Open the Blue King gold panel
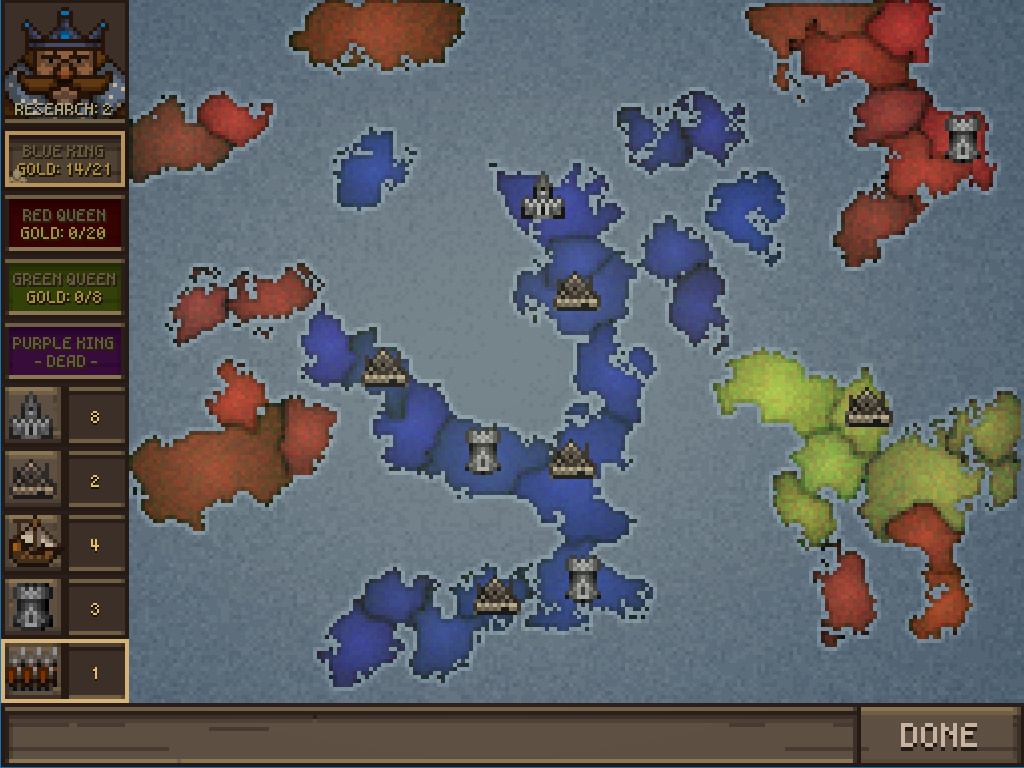Viewport: 1024px width, 768px height. point(64,160)
